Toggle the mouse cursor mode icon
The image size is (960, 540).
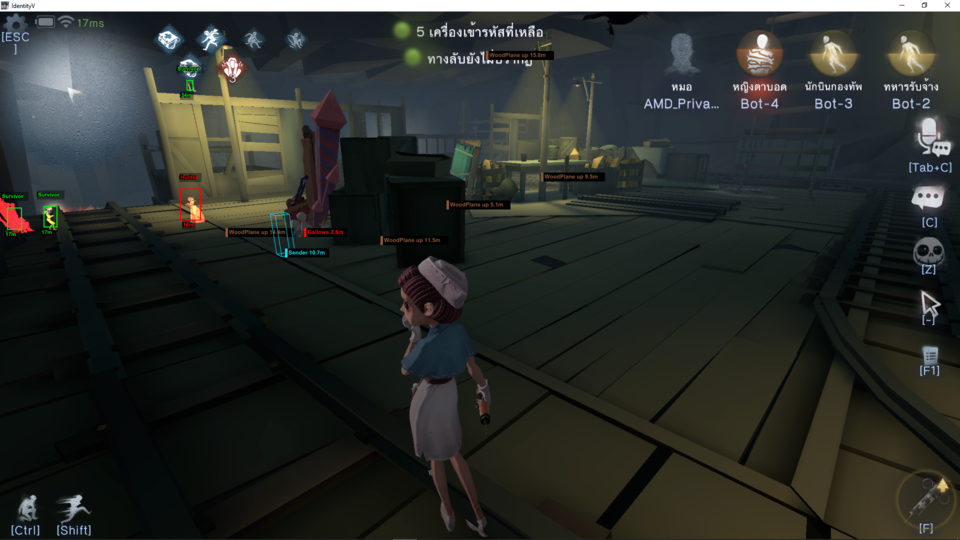(929, 302)
